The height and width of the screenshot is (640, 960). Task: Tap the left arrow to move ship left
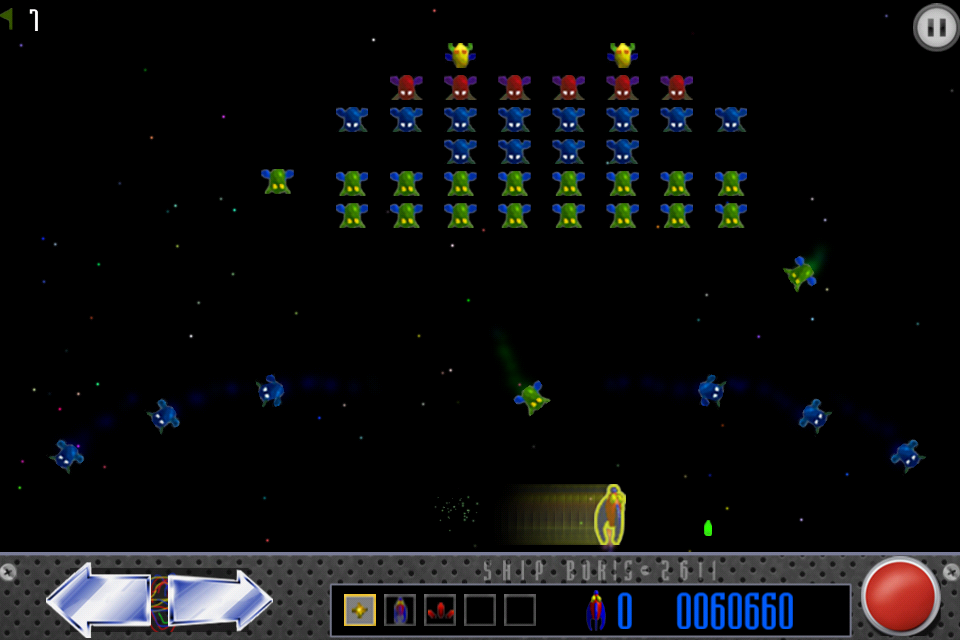(x=97, y=599)
